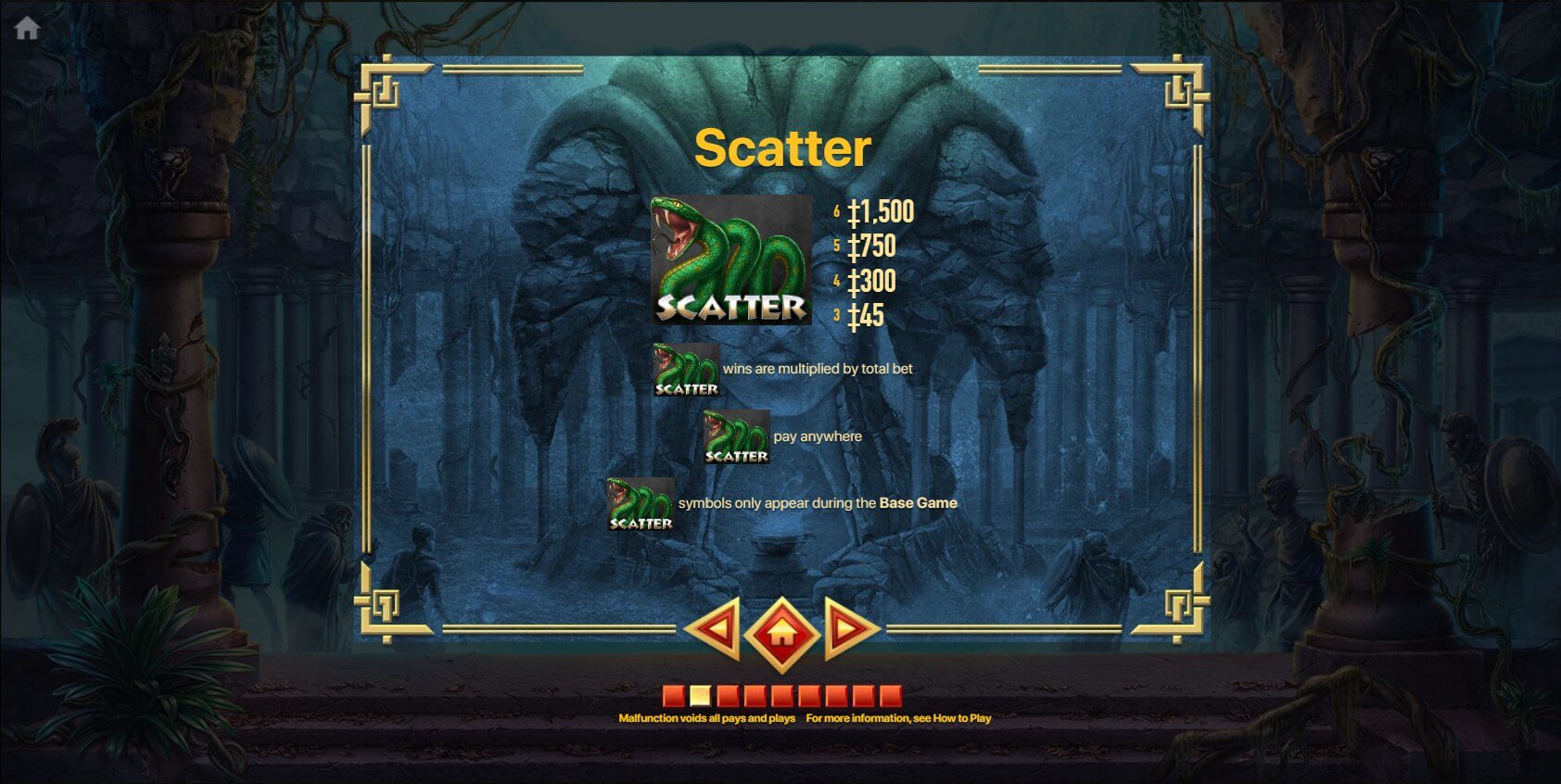Image resolution: width=1561 pixels, height=784 pixels.
Task: Select the scatter icon near 'symbols only appear' text
Action: pos(642,503)
